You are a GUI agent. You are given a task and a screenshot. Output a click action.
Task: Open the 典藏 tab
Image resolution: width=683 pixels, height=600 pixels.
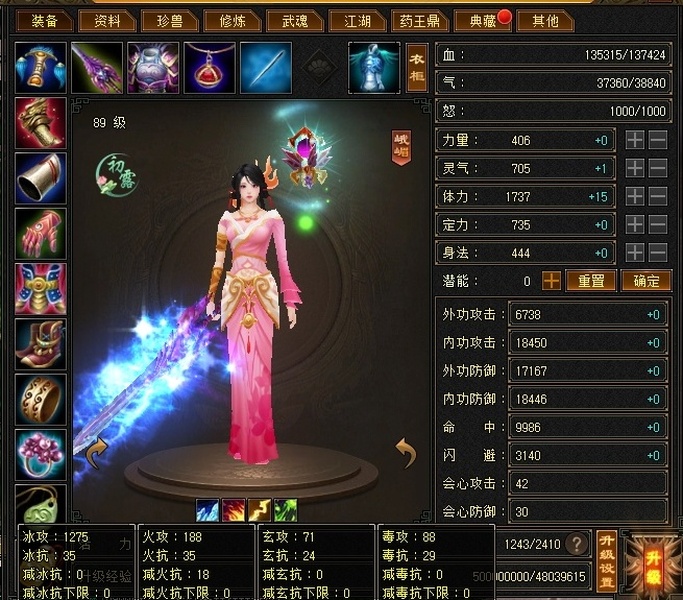click(x=480, y=20)
